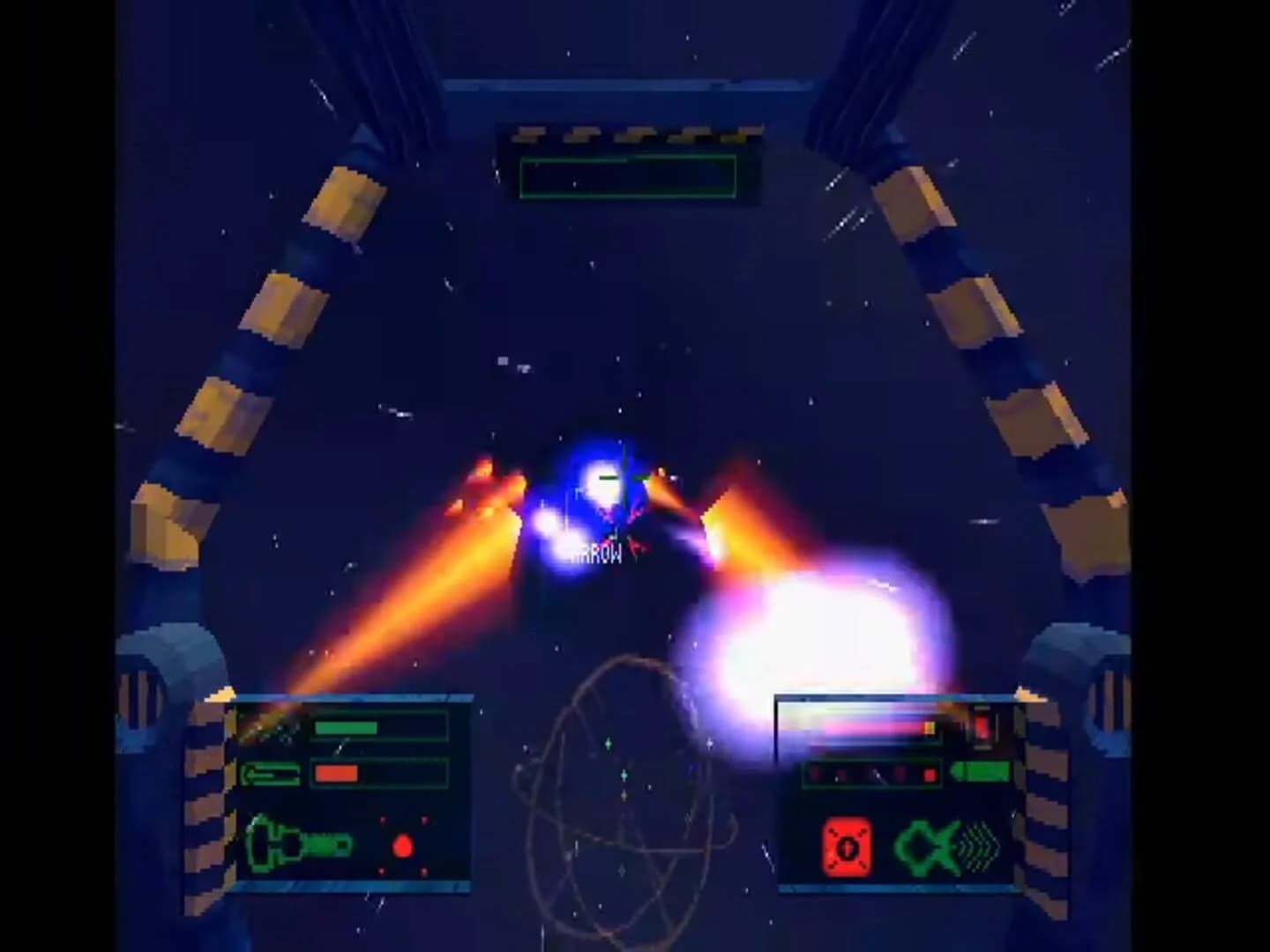
Task: Click the green throttle bar icon on right MFD
Action: coord(980,772)
